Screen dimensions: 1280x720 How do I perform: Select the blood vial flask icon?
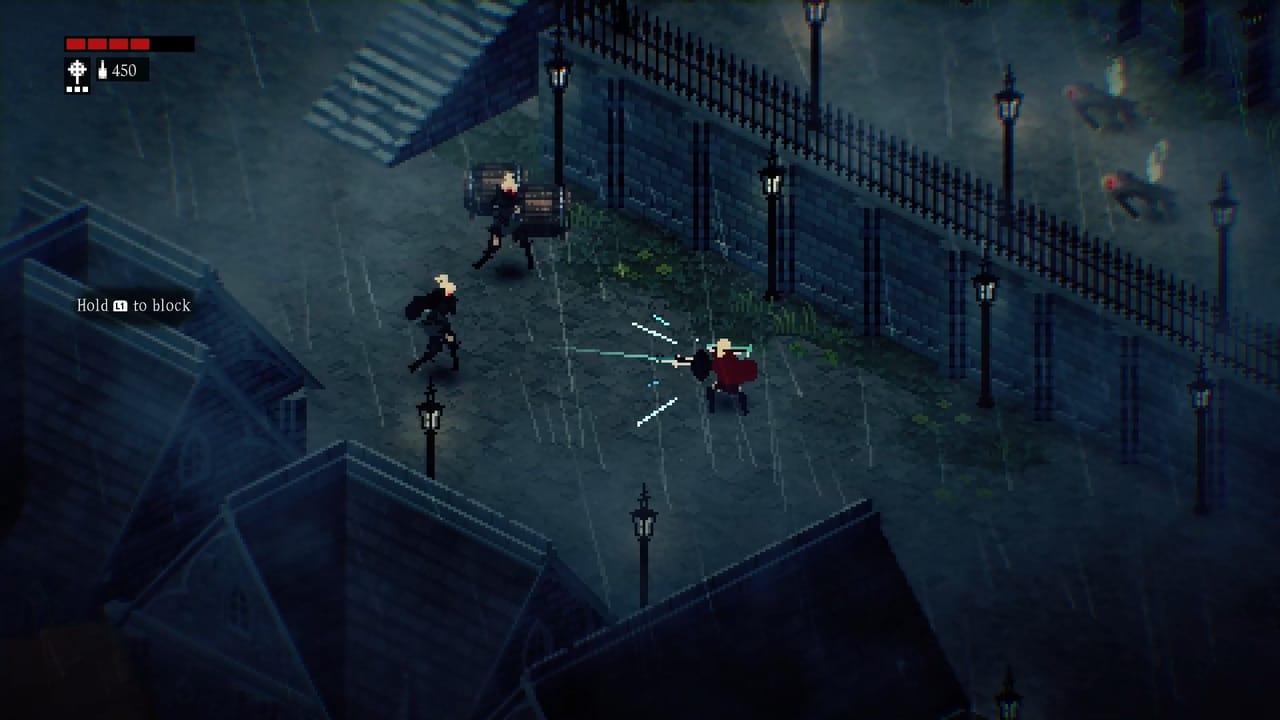102,70
